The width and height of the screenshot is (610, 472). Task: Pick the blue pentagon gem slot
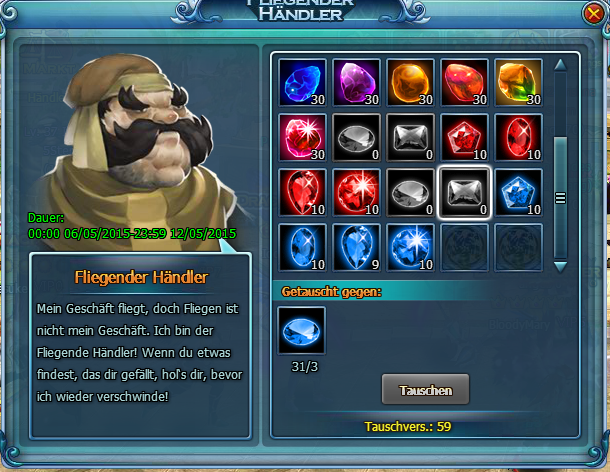tap(518, 191)
